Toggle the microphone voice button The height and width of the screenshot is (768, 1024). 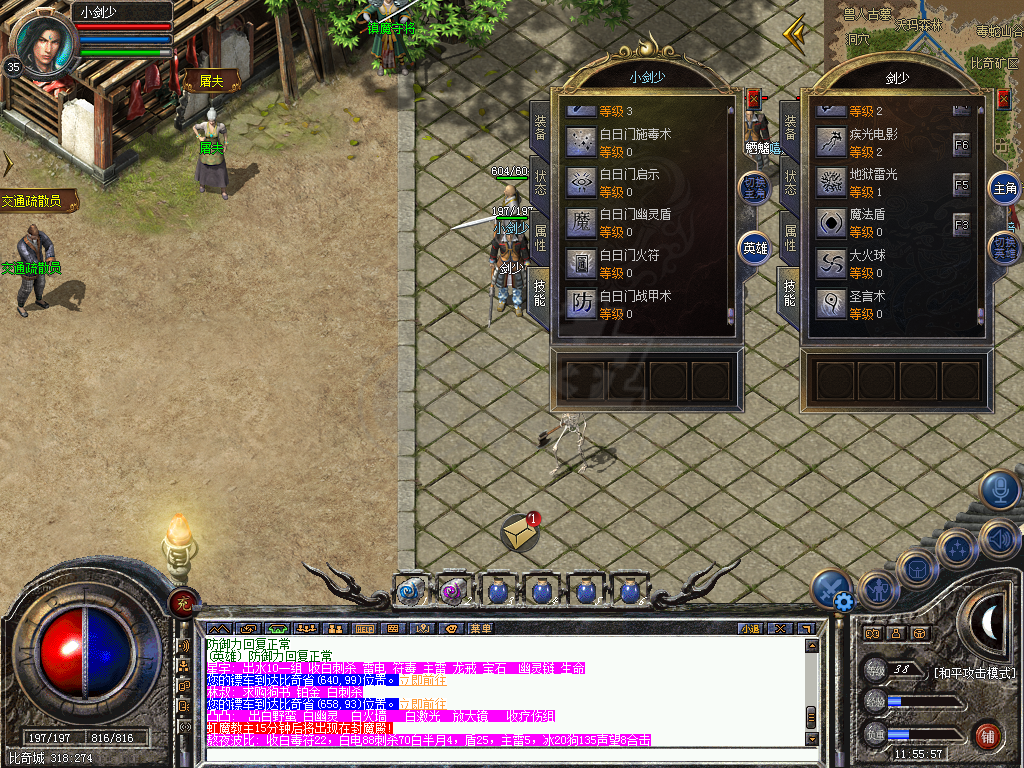(x=999, y=489)
